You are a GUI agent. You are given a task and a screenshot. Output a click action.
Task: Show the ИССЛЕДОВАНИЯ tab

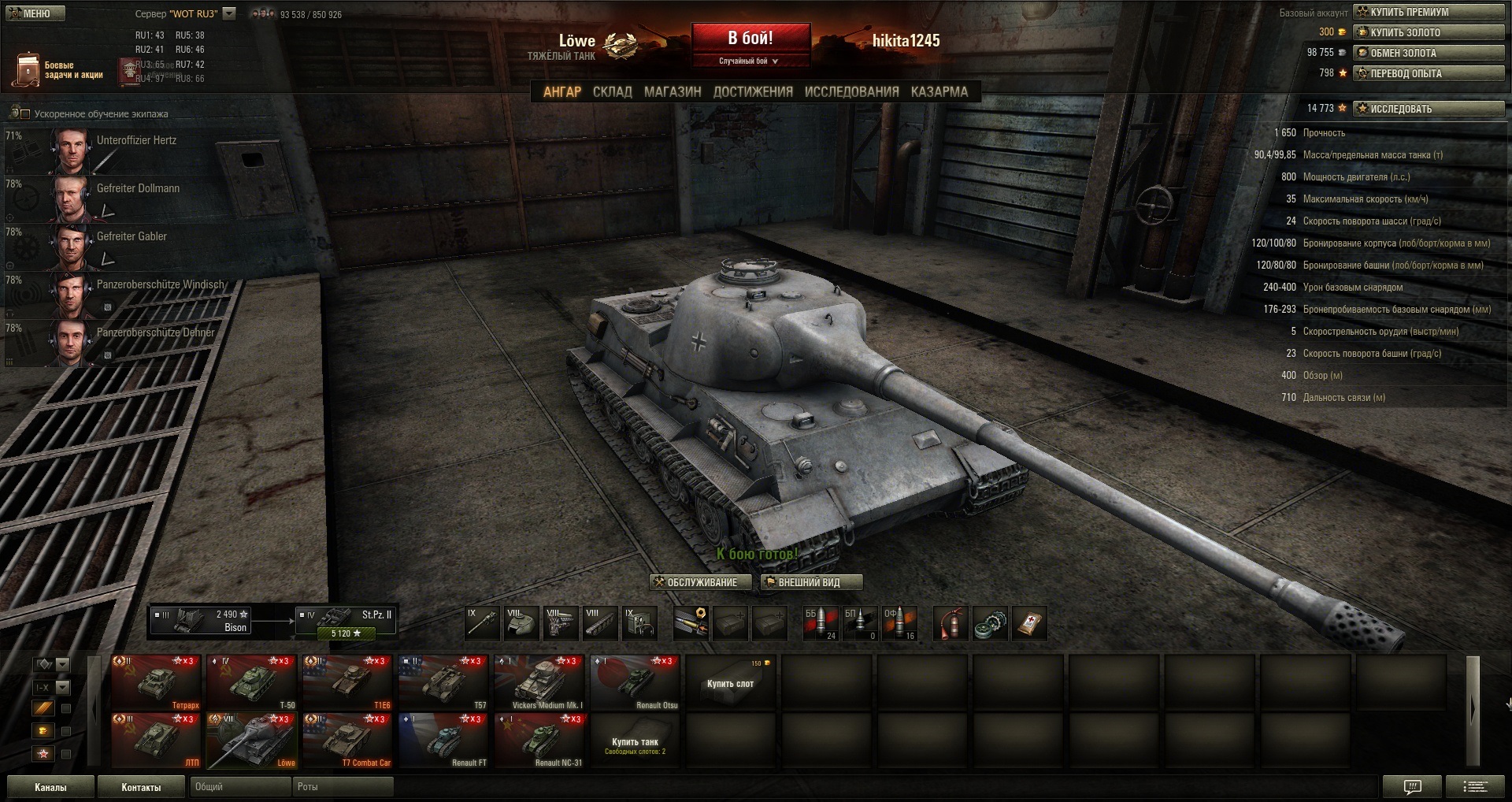[x=851, y=91]
